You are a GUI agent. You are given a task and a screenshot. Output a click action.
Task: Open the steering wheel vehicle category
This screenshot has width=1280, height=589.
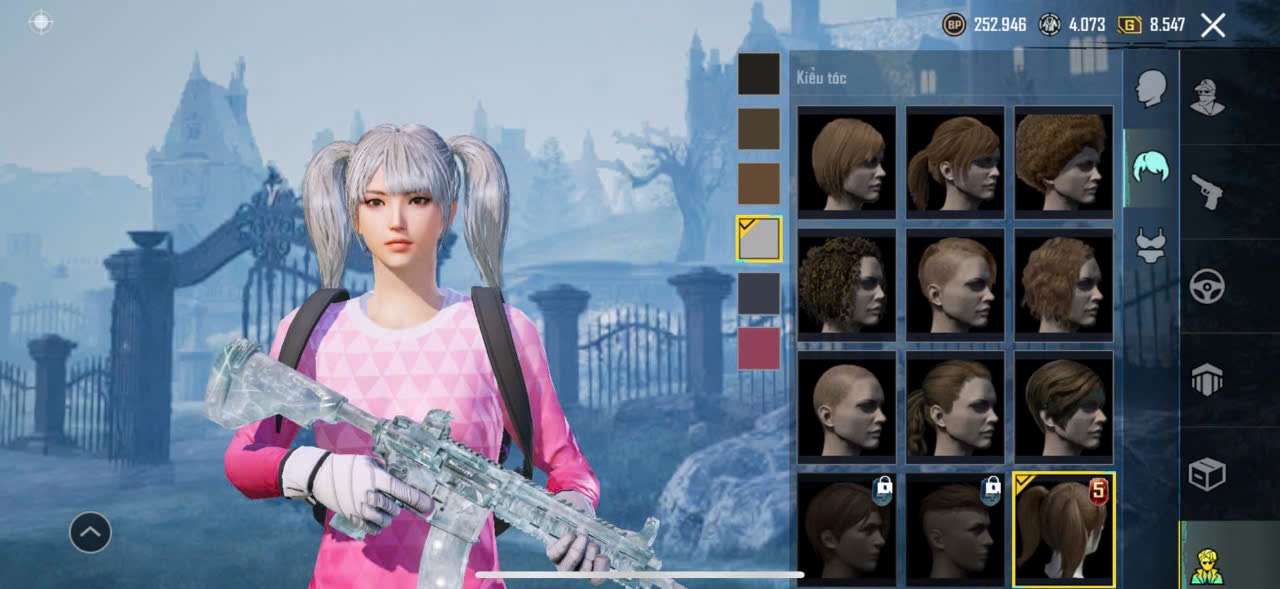coord(1208,287)
